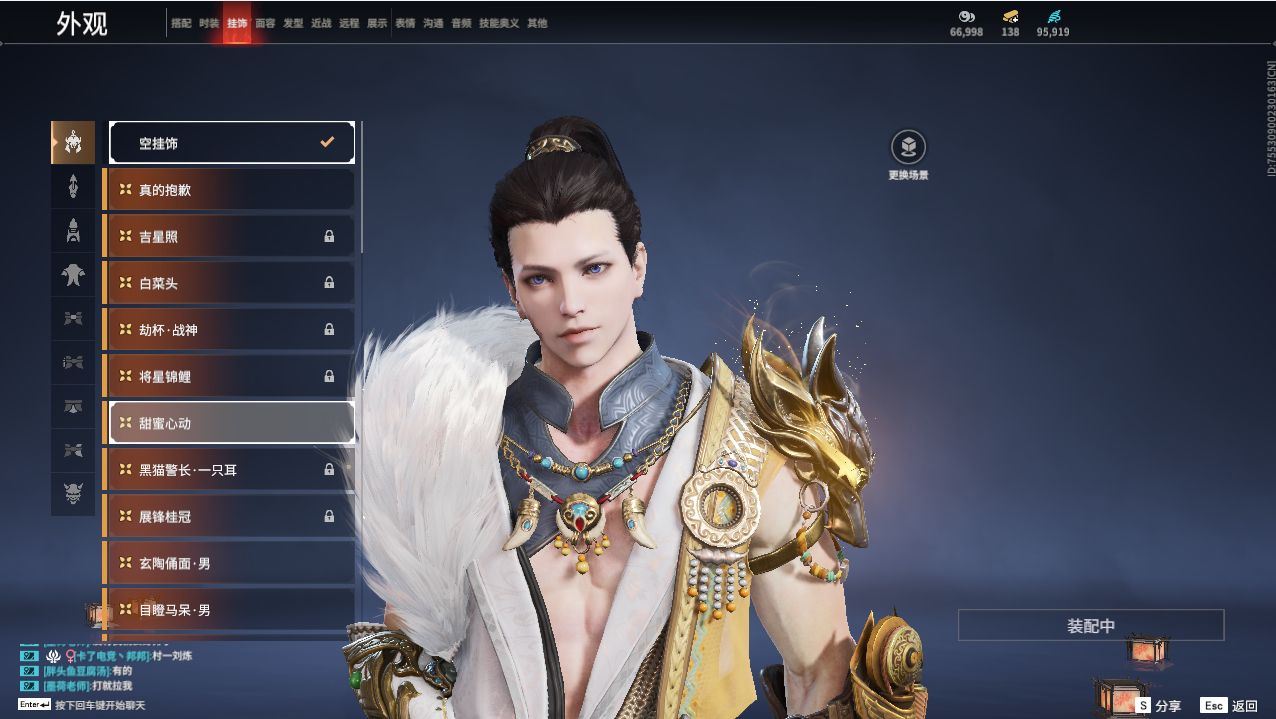Go to the 发型 tab
Image resolution: width=1276 pixels, height=719 pixels.
pyautogui.click(x=293, y=23)
